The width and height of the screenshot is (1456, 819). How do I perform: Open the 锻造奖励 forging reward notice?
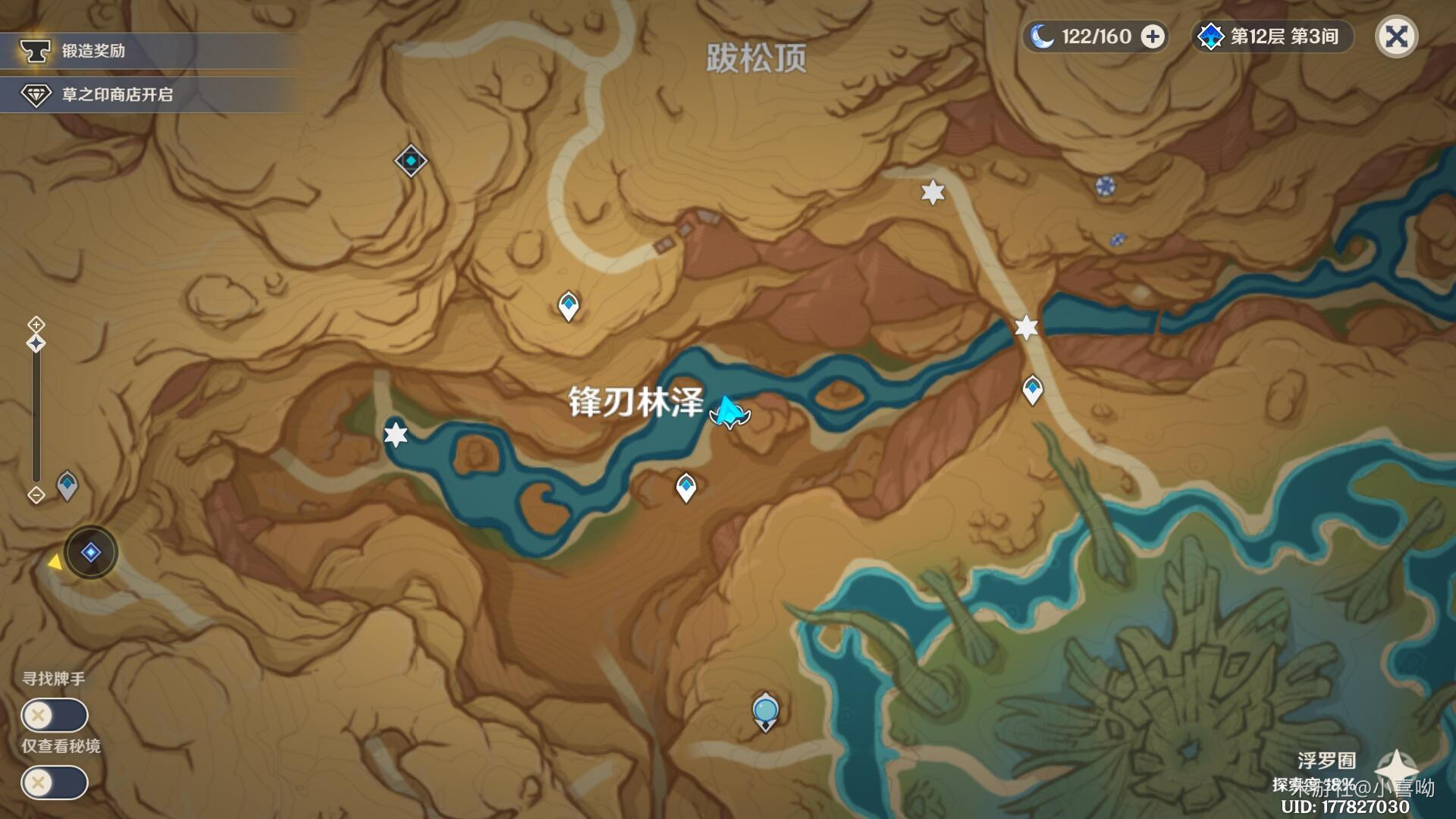[x=144, y=51]
